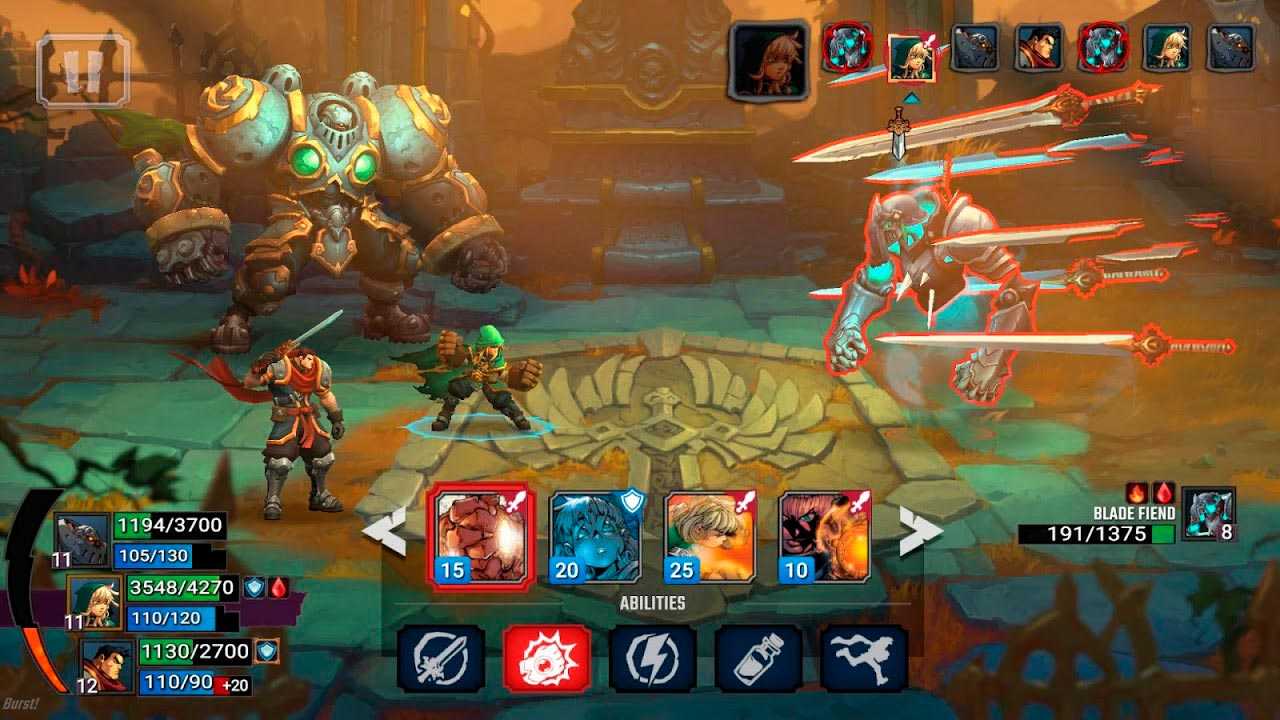Select the golem party member portrait
The height and width of the screenshot is (720, 1280).
pos(82,540)
